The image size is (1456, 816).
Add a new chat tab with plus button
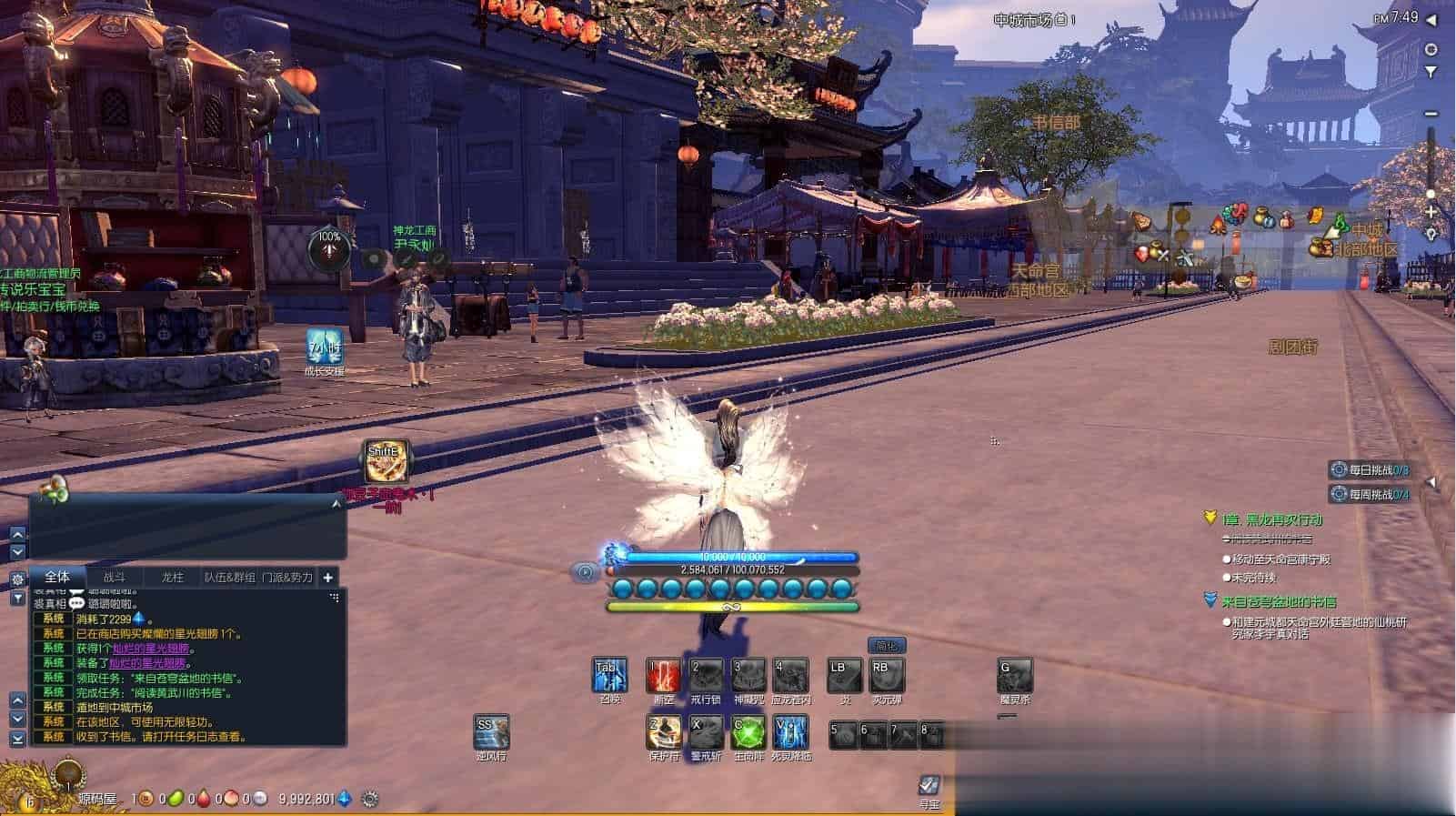(328, 577)
